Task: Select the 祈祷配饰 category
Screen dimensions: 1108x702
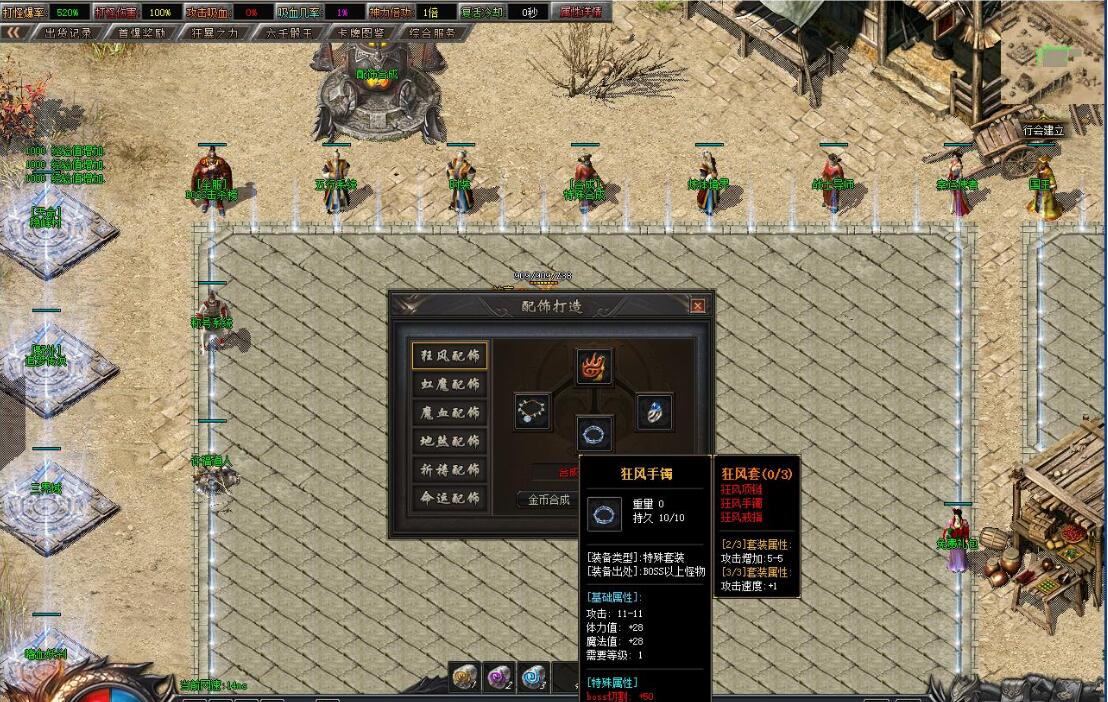Action: tap(448, 469)
